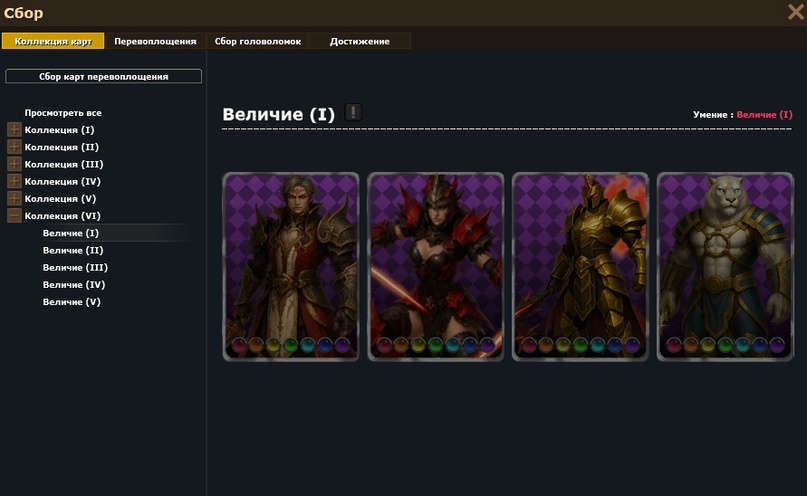Close the Сбор window
Screen dimensions: 807x496
795,12
